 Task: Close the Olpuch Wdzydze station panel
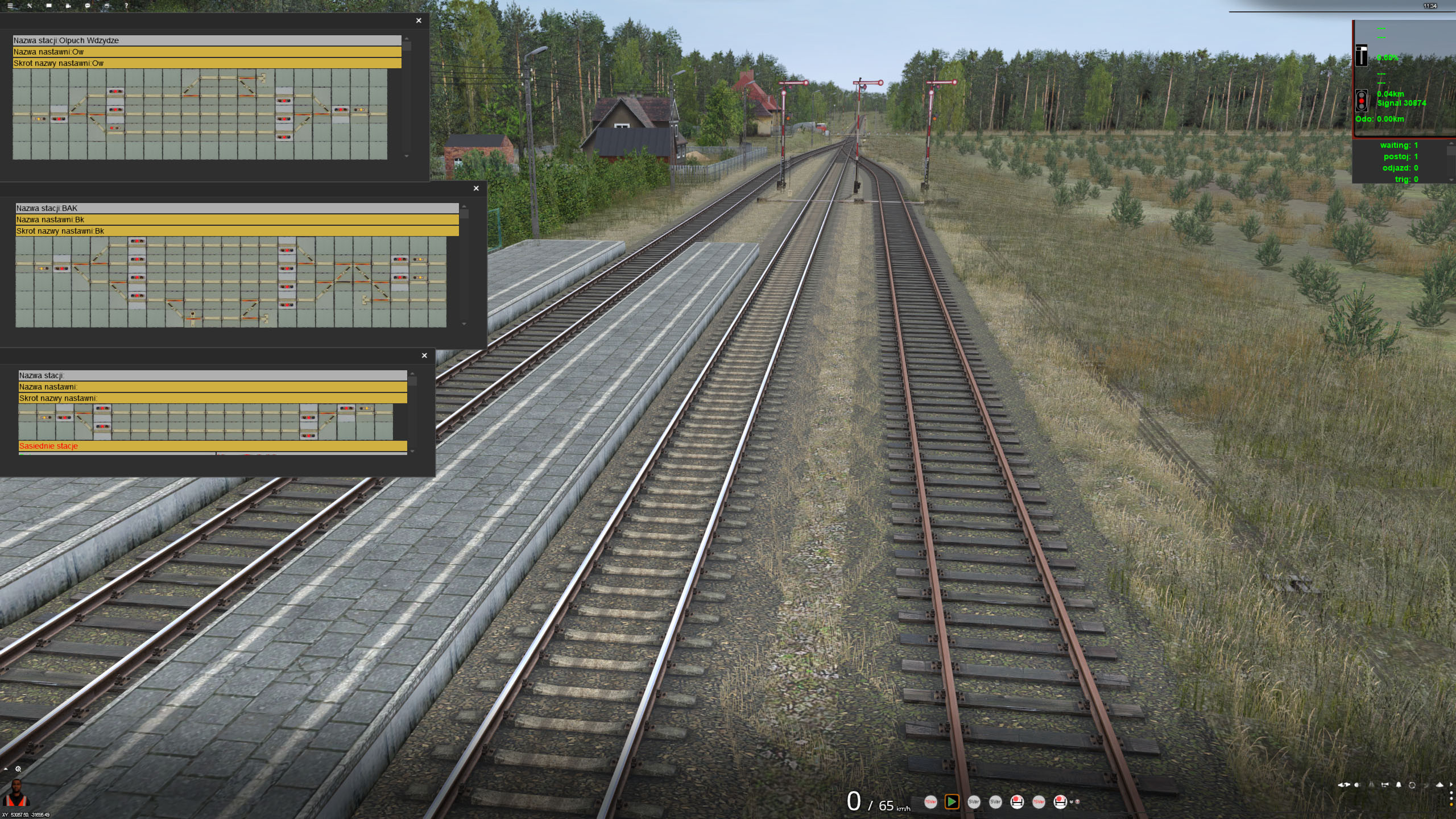[419, 20]
